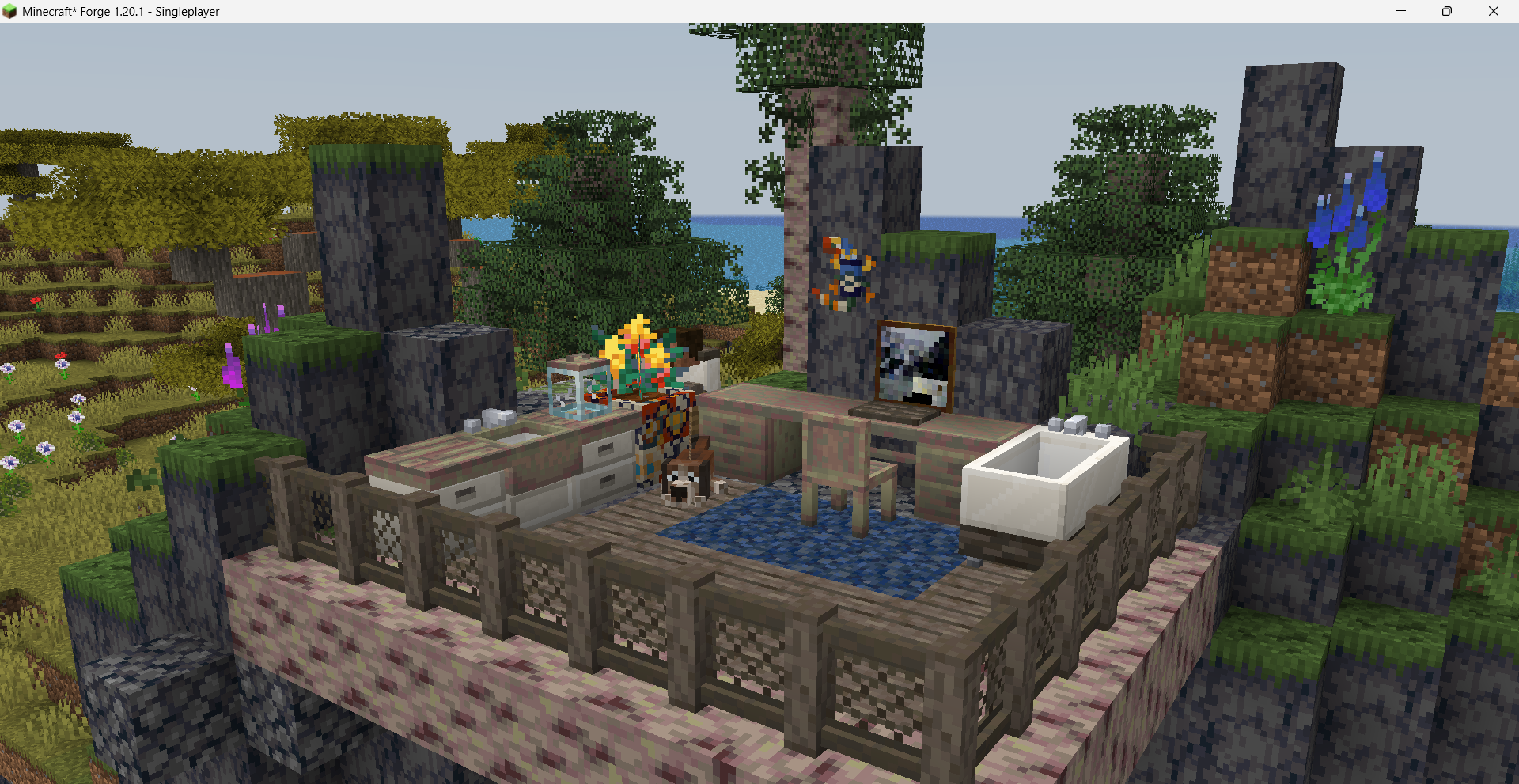The height and width of the screenshot is (784, 1519).
Task: Click the character wearing the floral shirt
Action: coord(665,427)
